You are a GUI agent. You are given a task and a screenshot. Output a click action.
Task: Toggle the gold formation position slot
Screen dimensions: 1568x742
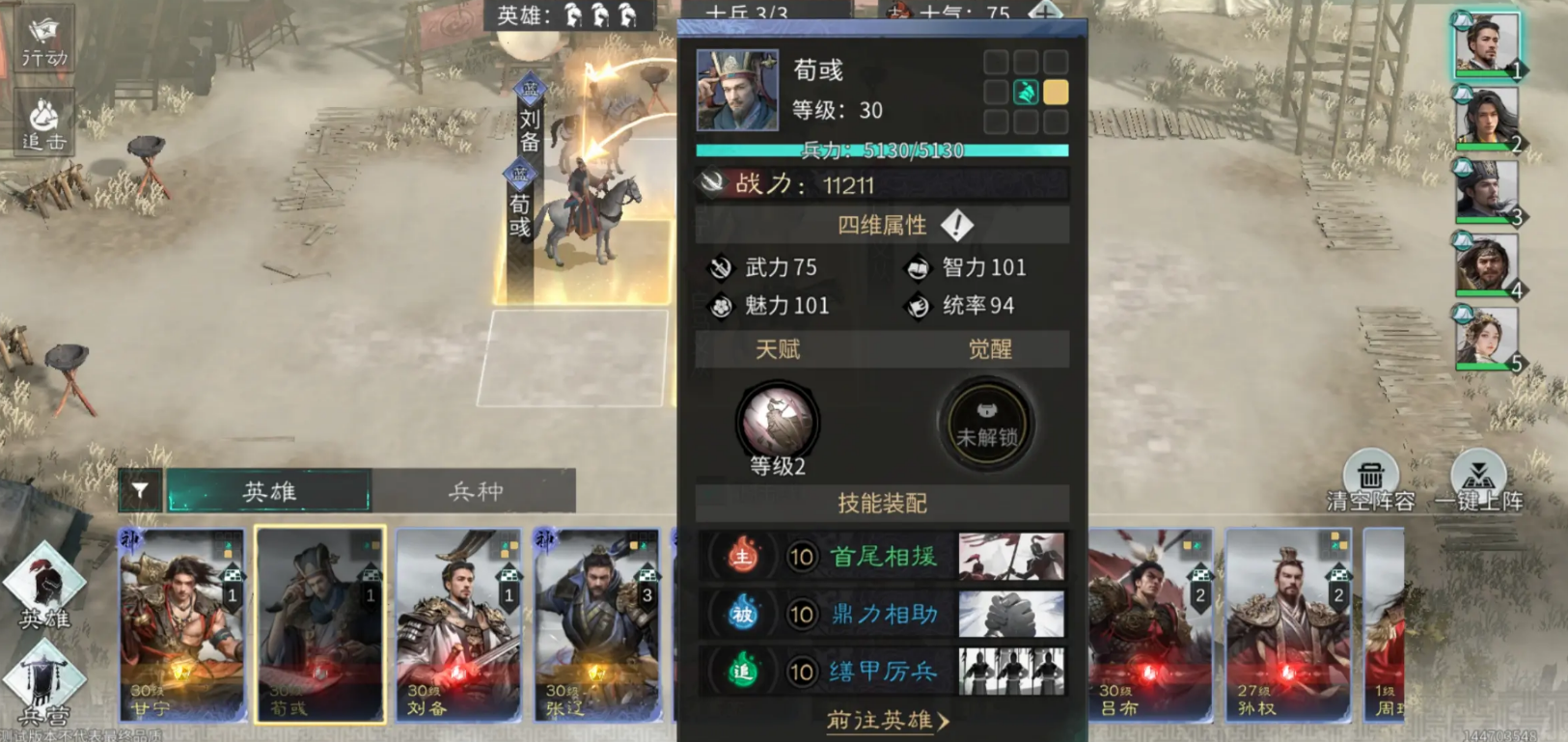[1058, 92]
